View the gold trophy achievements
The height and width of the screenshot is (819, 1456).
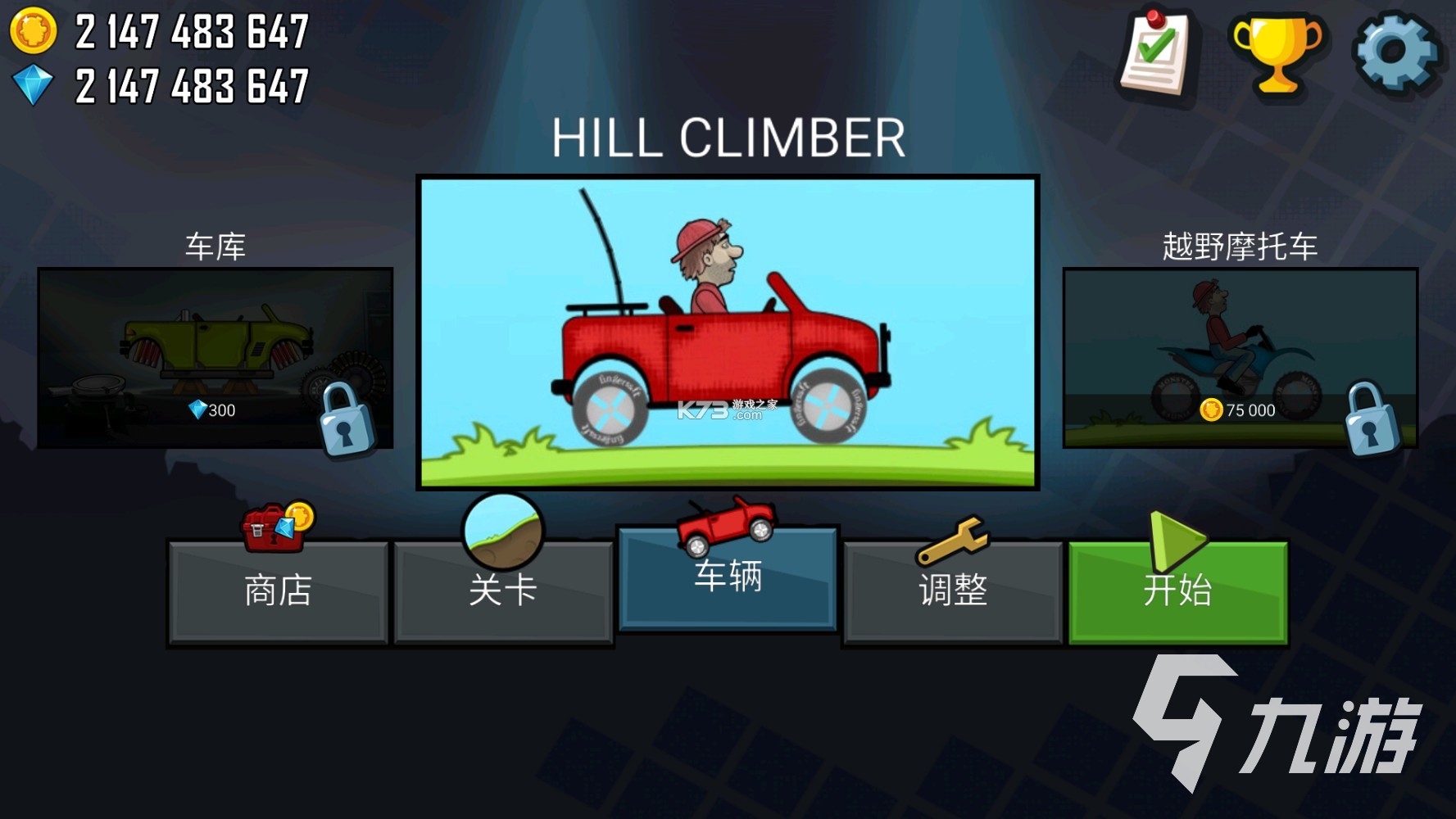tap(1277, 54)
